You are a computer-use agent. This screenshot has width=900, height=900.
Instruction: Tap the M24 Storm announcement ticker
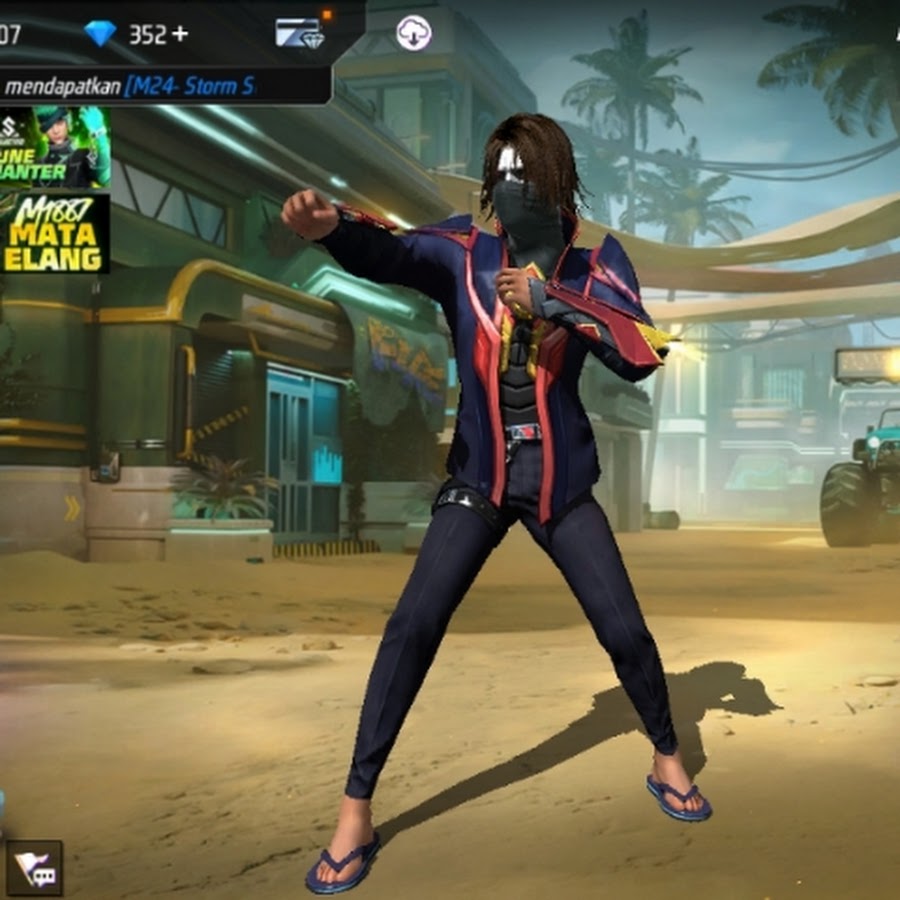pos(165,86)
